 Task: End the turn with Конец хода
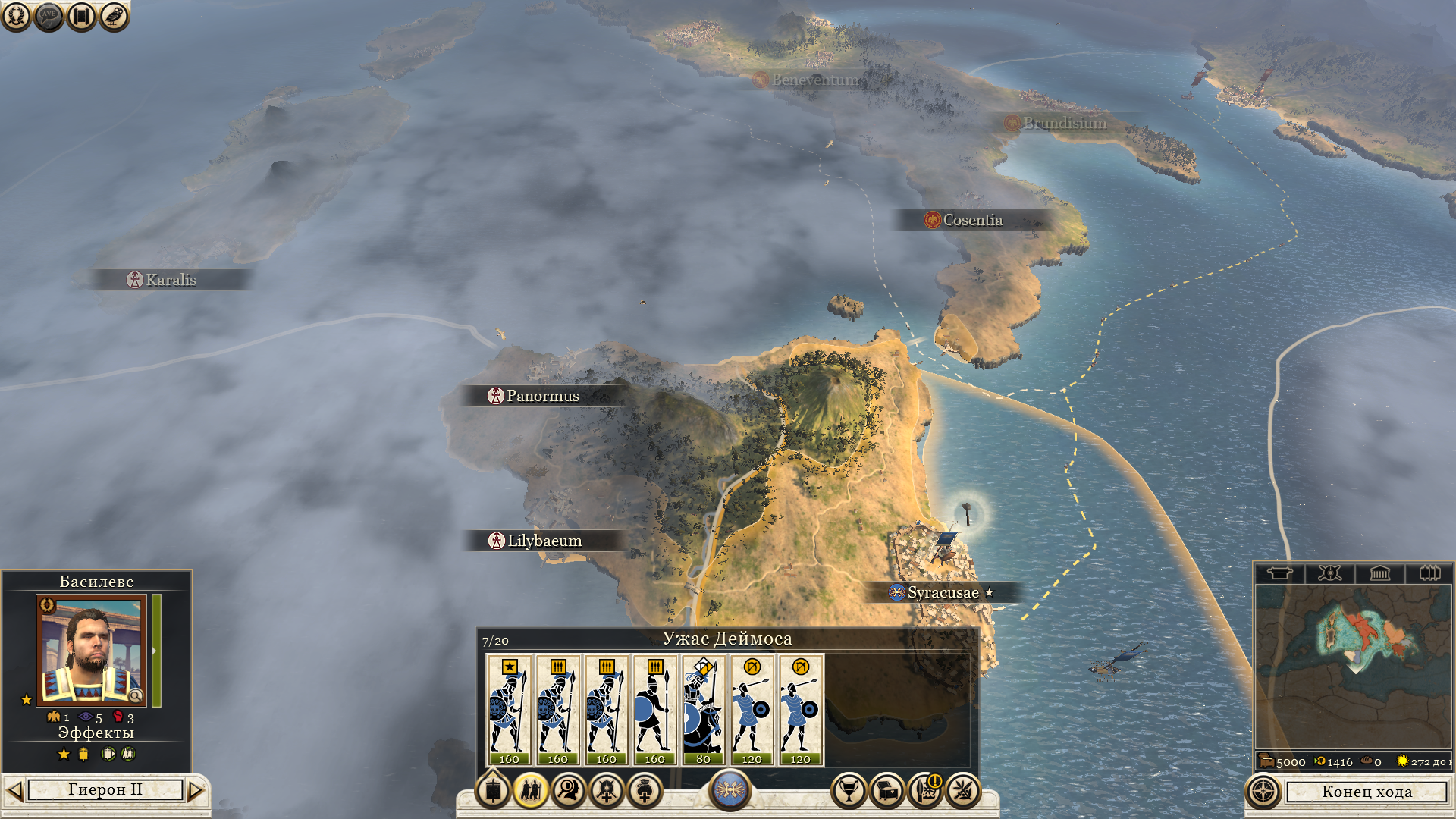pyautogui.click(x=1367, y=792)
